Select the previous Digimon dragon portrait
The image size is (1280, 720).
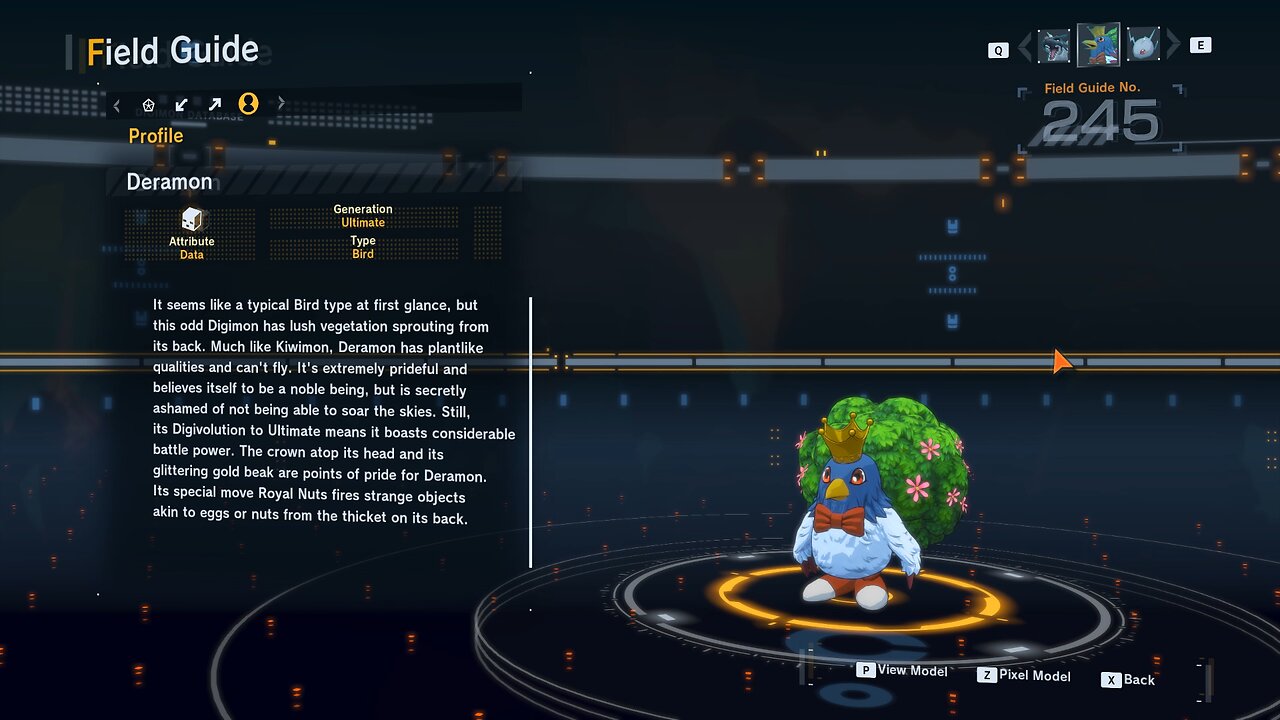[1054, 46]
